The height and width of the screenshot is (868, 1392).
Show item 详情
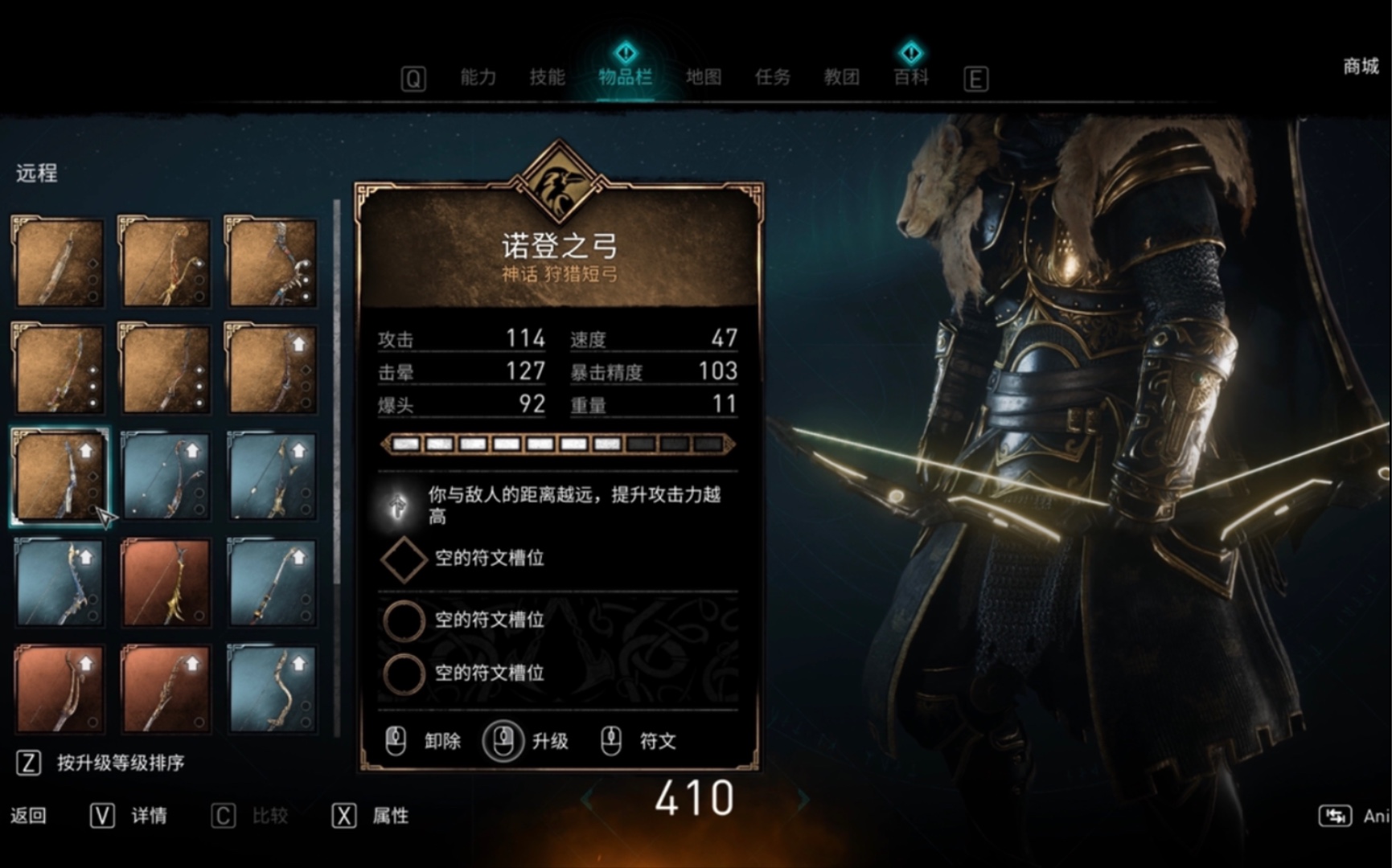[149, 816]
